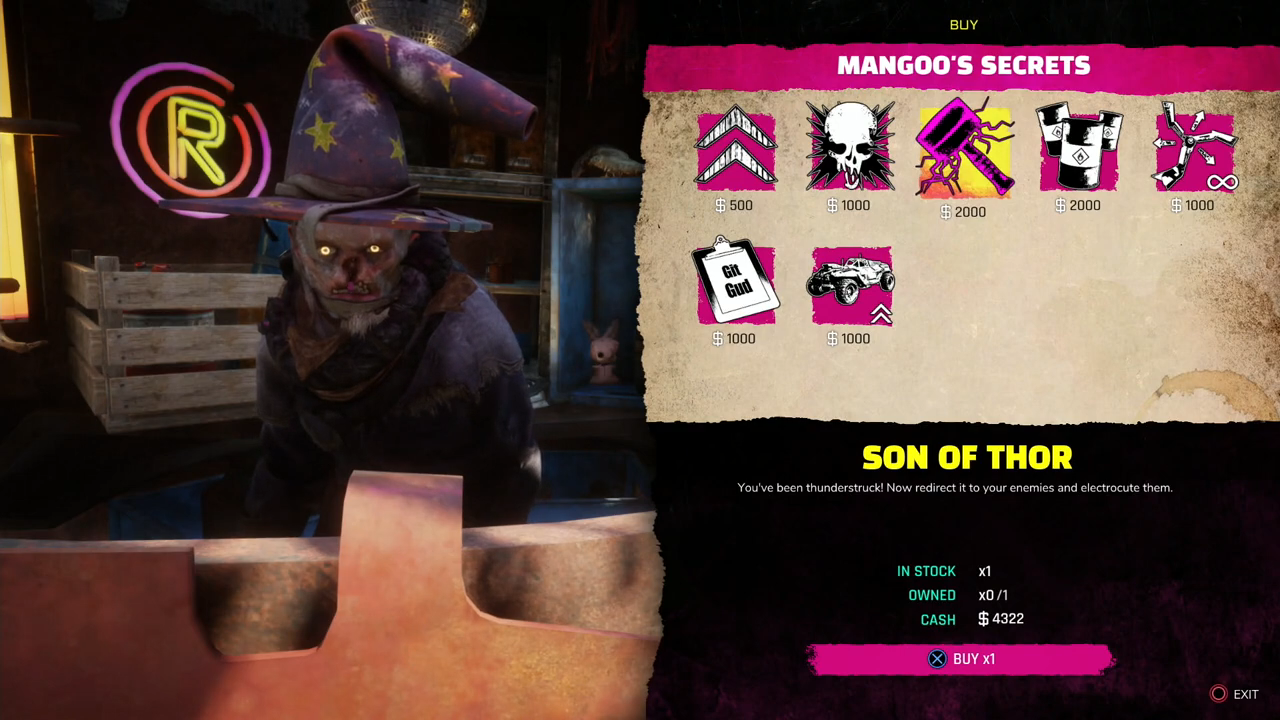Select the double chevron upgrade for $500
Image resolution: width=1280 pixels, height=720 pixels.
(735, 151)
